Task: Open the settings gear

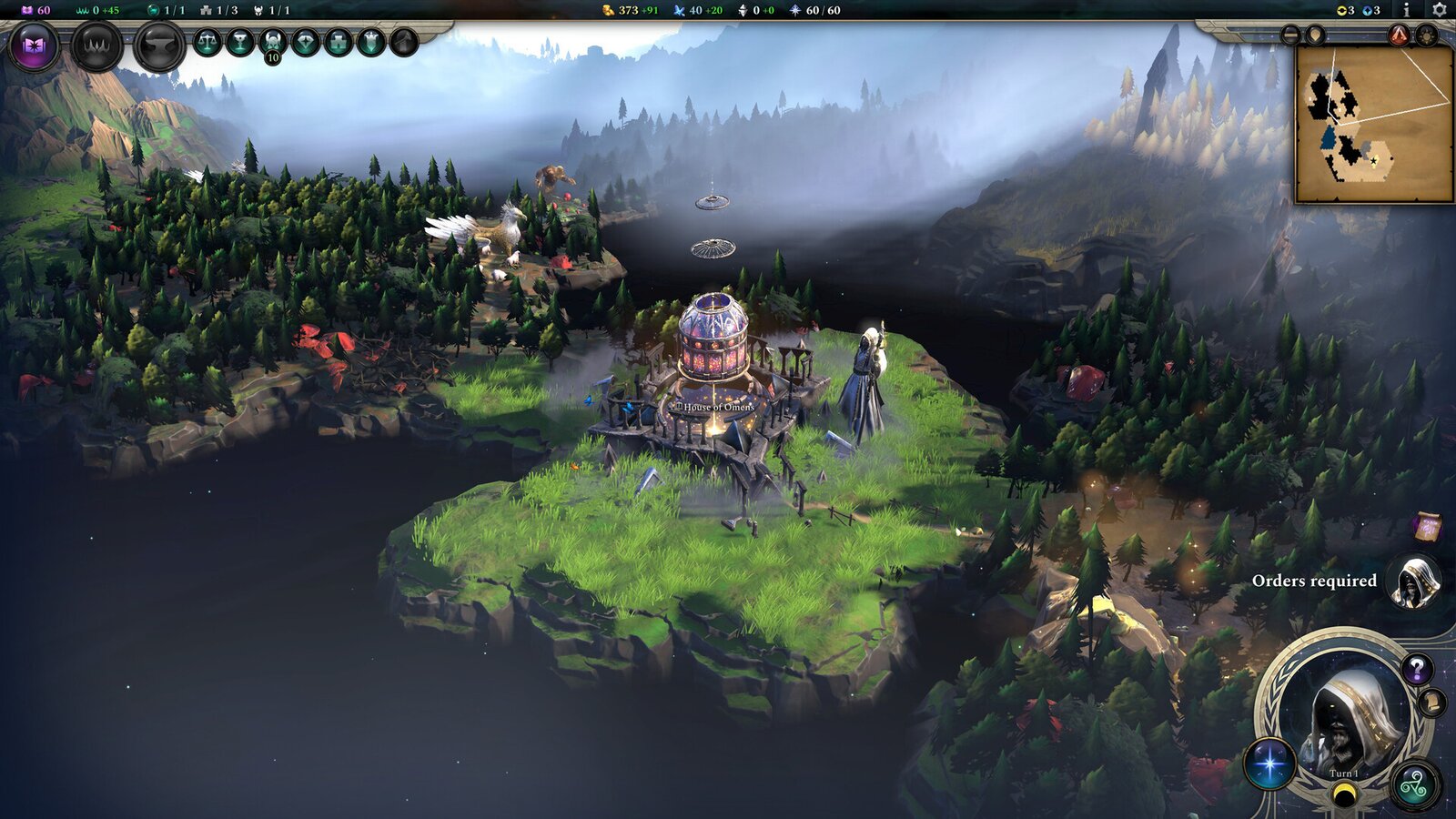Action: click(1438, 11)
